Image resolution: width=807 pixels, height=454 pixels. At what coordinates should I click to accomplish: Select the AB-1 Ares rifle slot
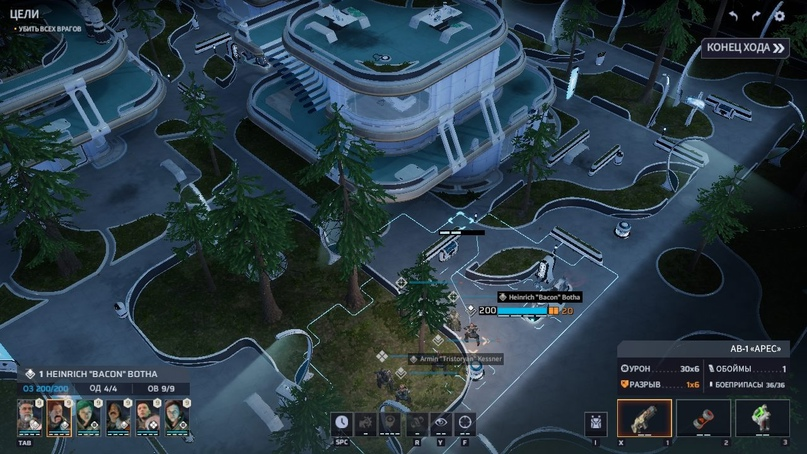(644, 418)
